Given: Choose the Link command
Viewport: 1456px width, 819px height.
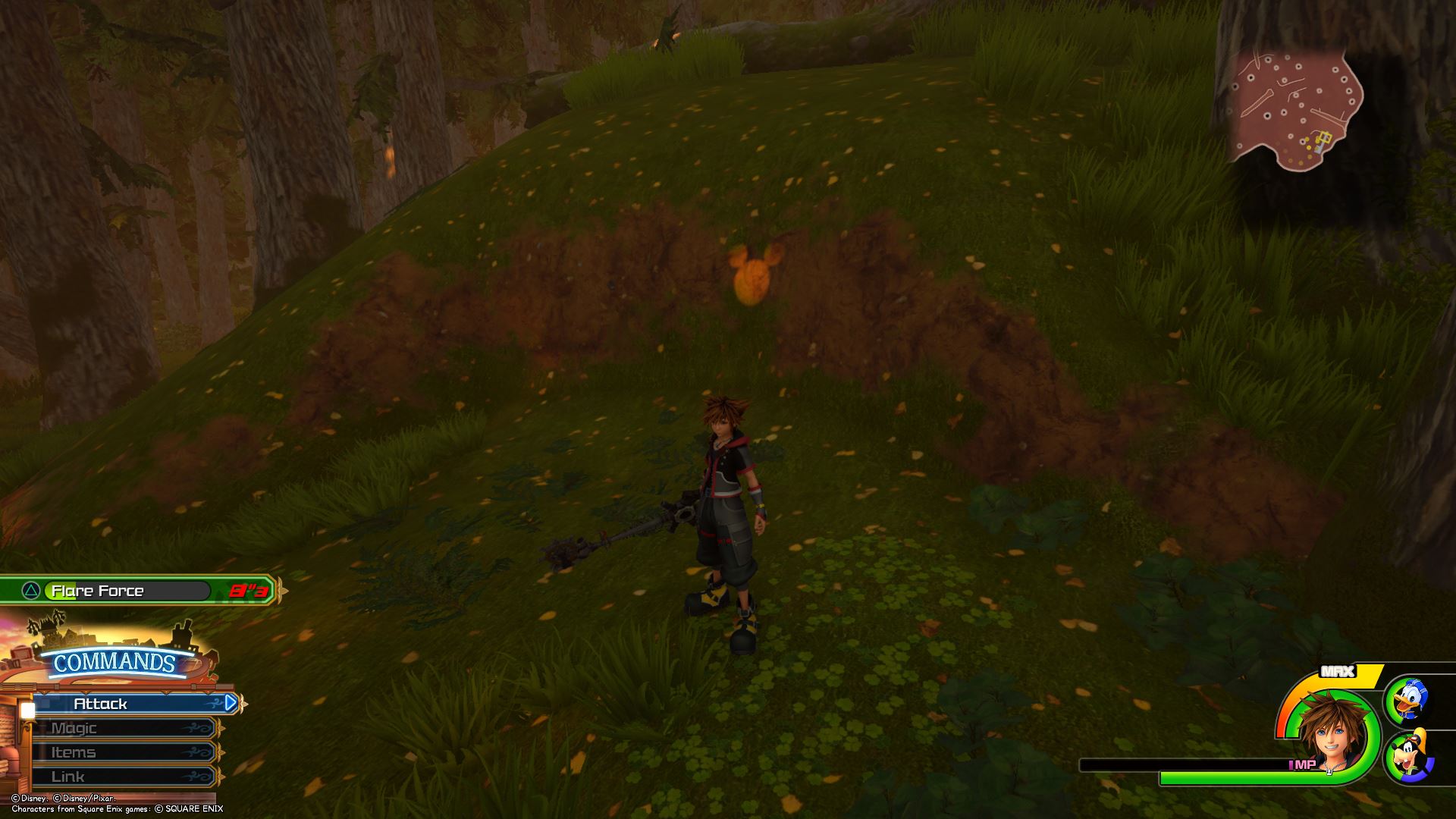Looking at the screenshot, I should (121, 777).
